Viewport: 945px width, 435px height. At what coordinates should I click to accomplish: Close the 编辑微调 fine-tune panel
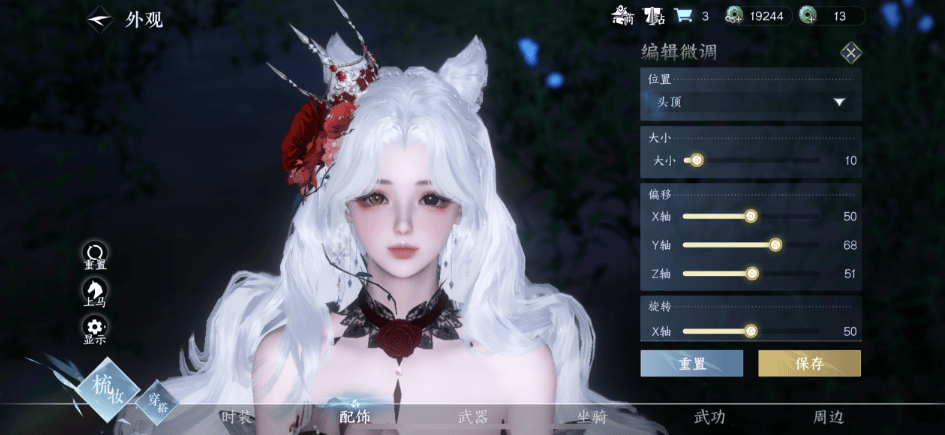850,53
